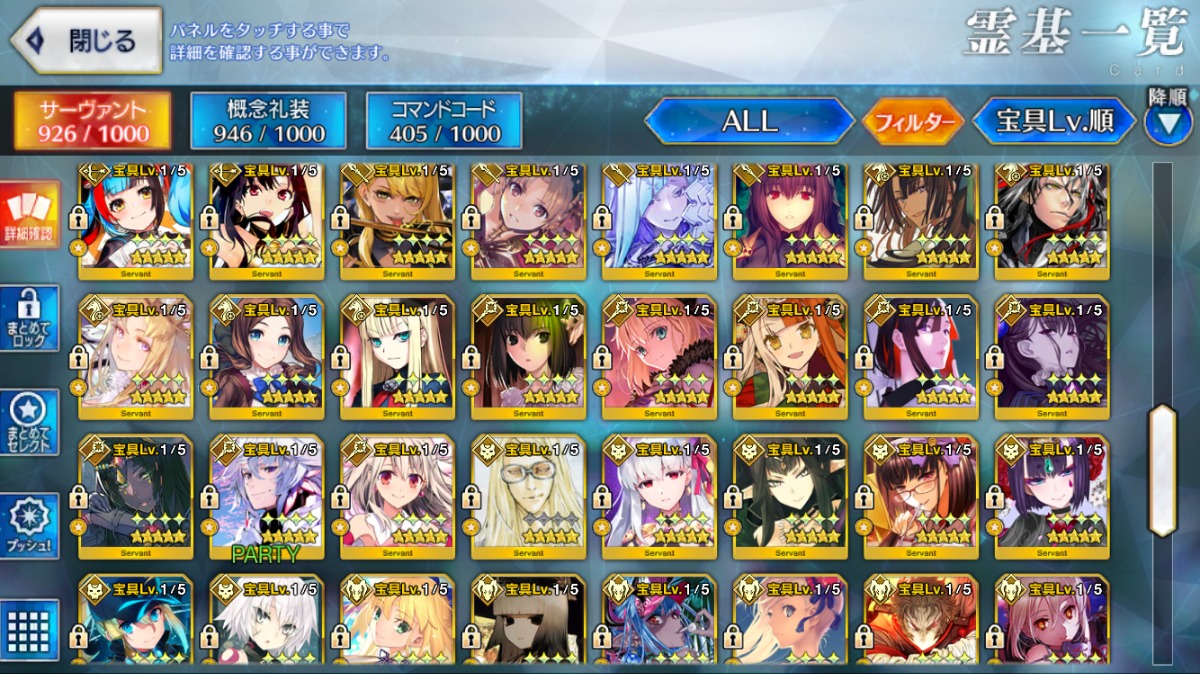This screenshot has width=1200, height=674.
Task: Open the フィルター options
Action: tap(913, 122)
